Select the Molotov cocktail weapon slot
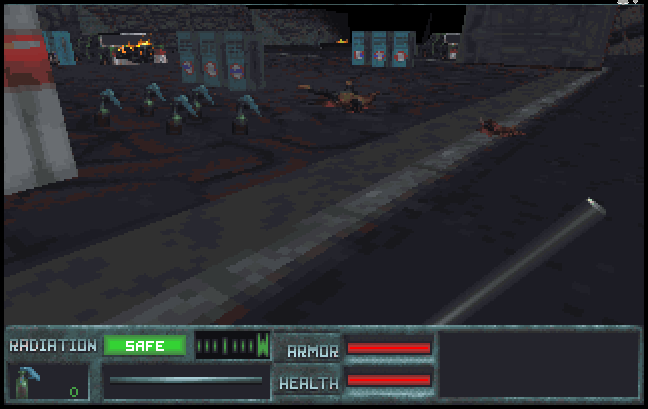Screen dimensions: 648x409 [x=47, y=381]
